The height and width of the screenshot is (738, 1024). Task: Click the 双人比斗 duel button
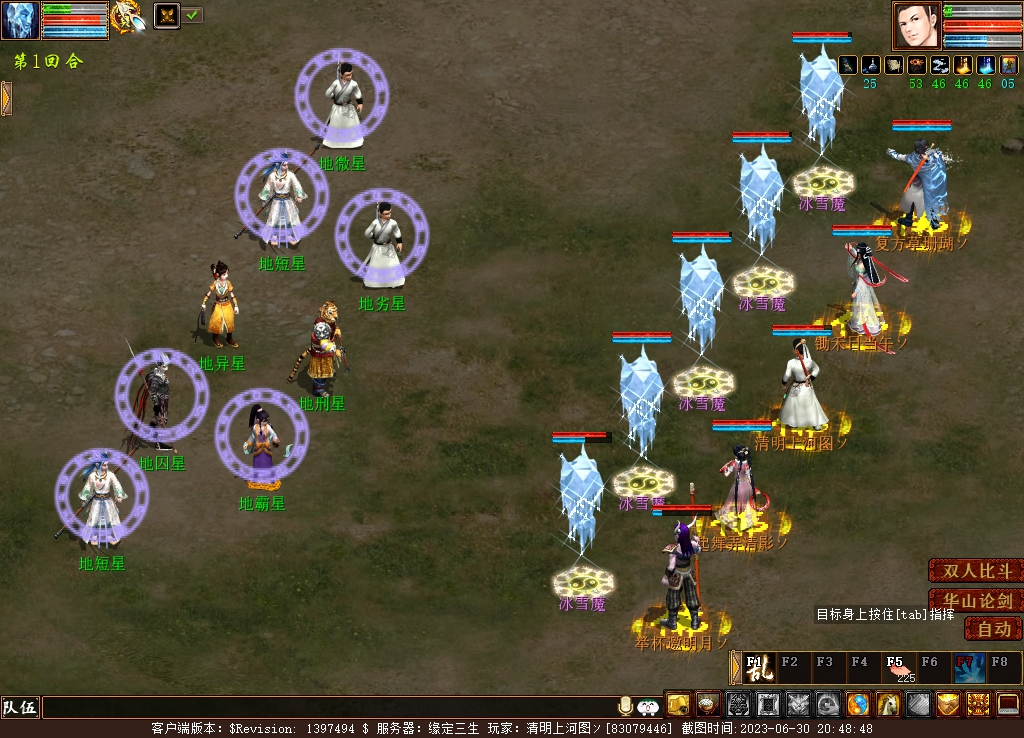[975, 571]
